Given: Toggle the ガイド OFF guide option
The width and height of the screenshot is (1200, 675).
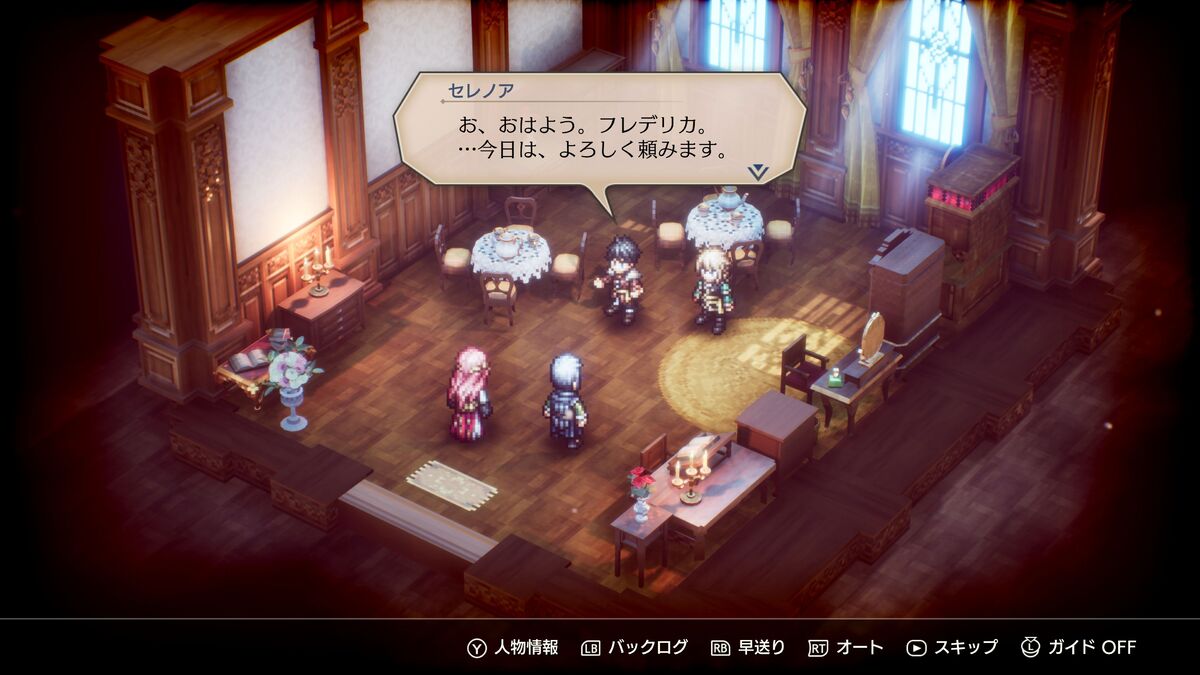Looking at the screenshot, I should pos(1078,647).
